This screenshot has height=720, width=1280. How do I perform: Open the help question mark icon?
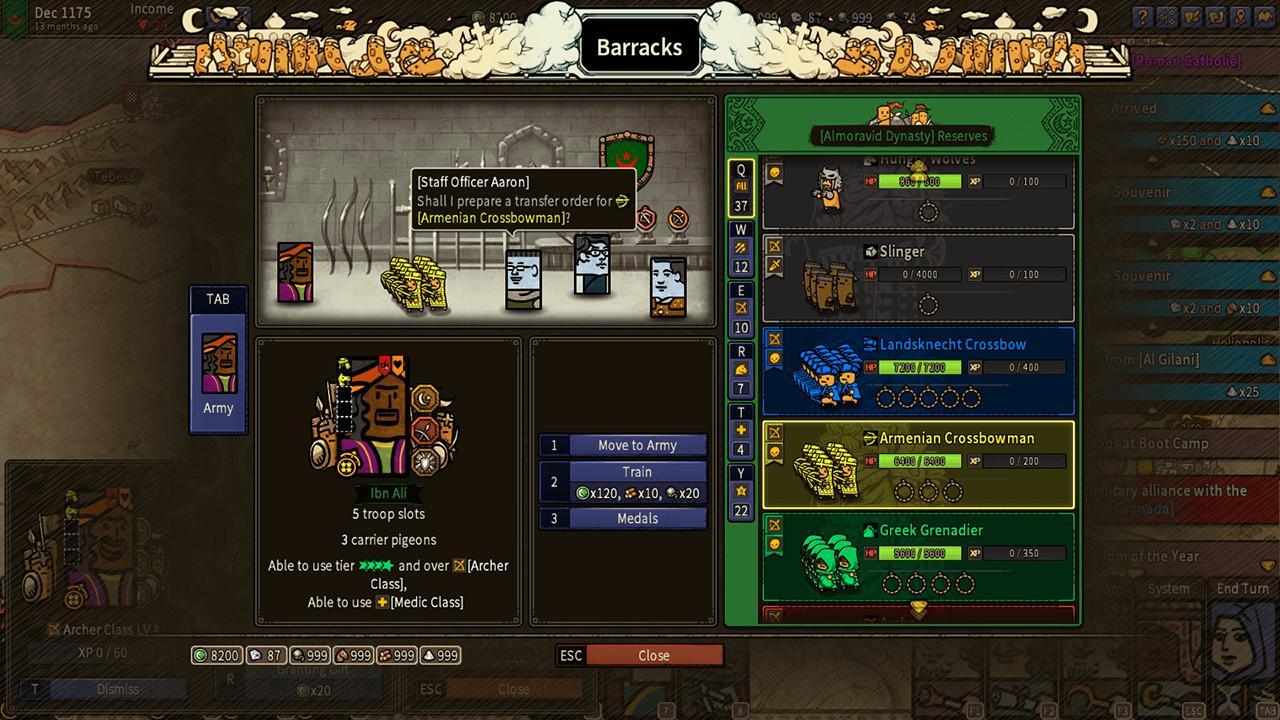[x=1142, y=17]
